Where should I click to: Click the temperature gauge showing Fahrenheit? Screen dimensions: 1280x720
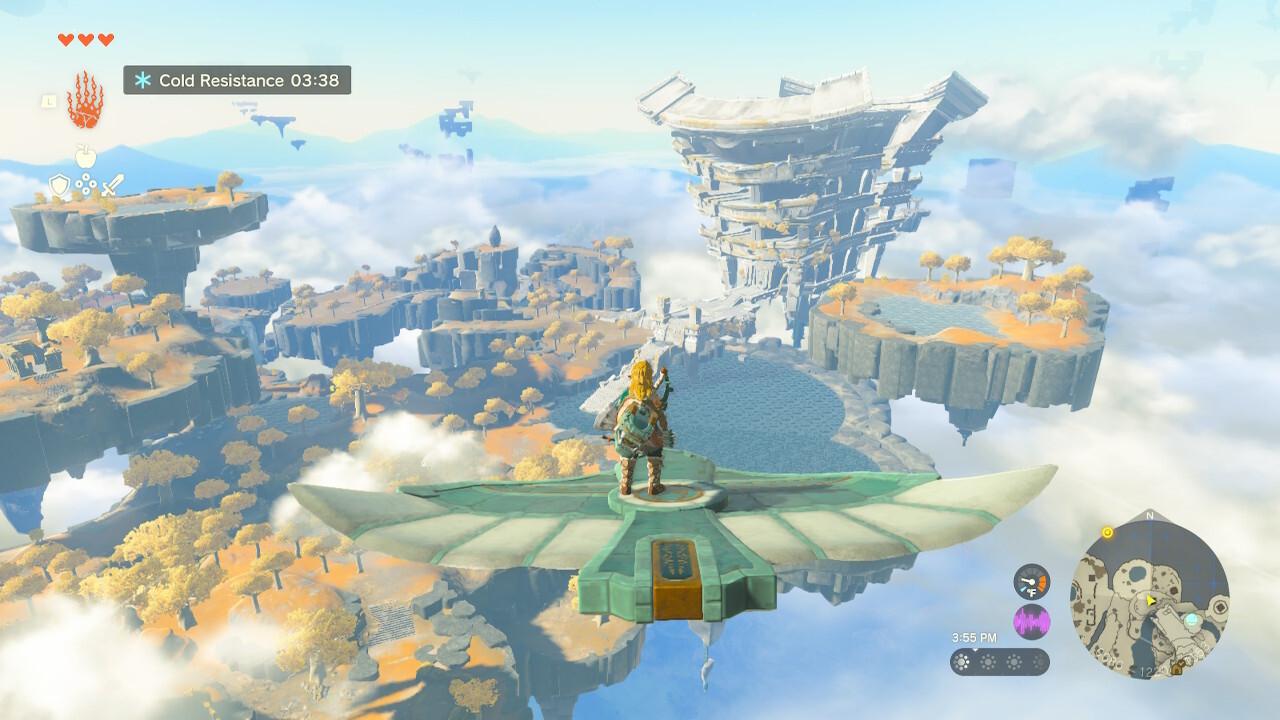pos(1031,582)
